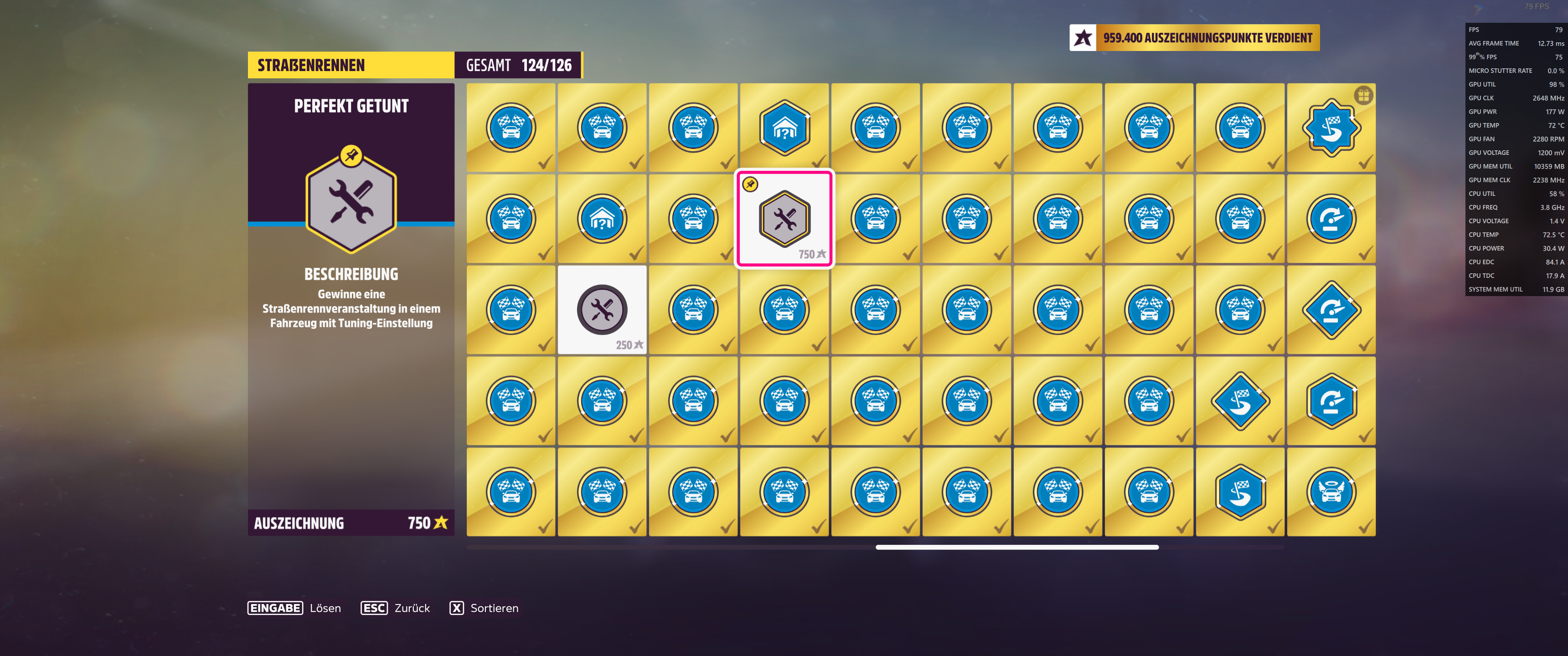Click the GESAMT 124/126 counter
1568x656 pixels.
pos(518,65)
